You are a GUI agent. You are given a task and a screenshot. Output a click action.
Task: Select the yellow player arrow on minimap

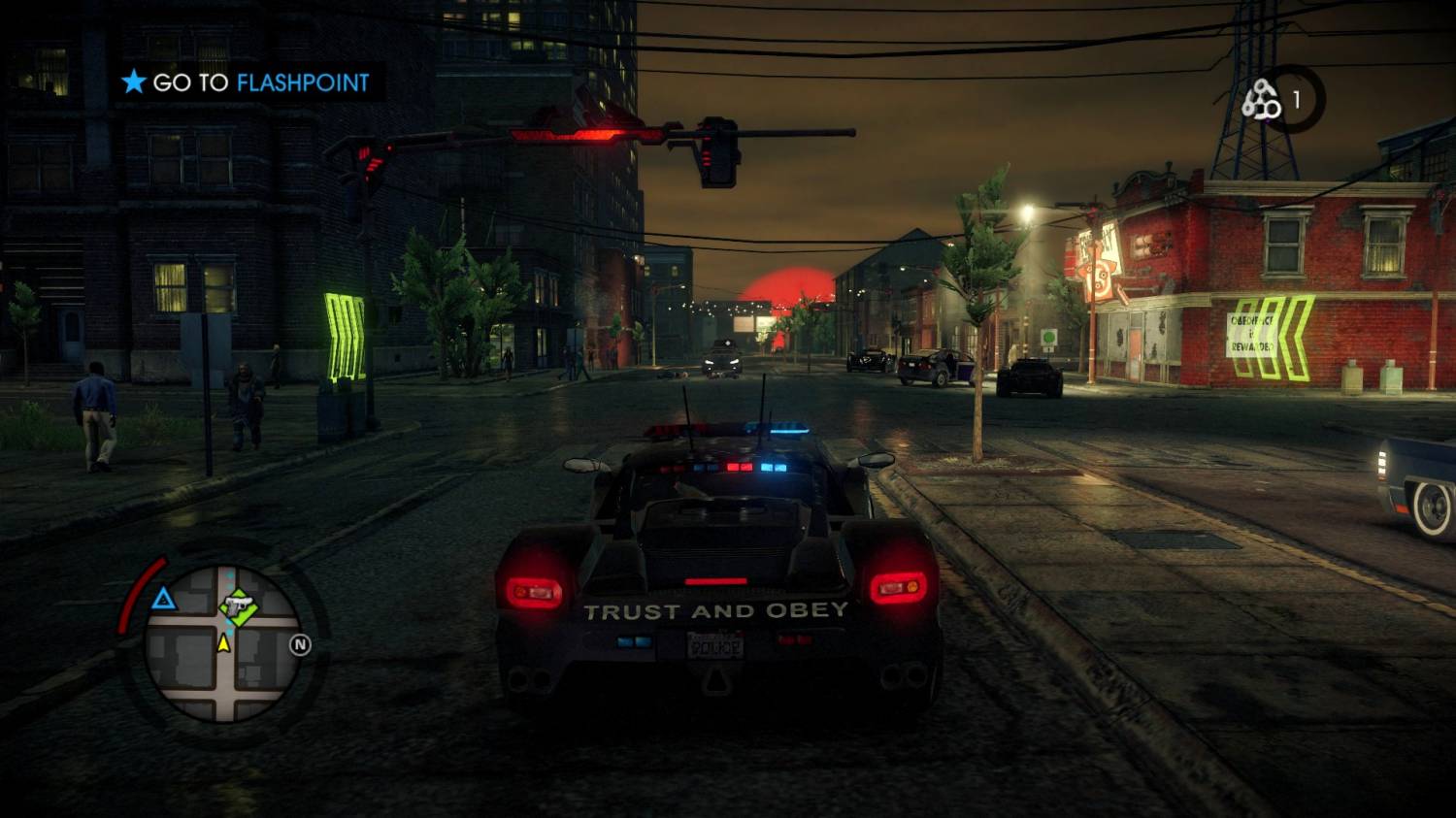224,641
